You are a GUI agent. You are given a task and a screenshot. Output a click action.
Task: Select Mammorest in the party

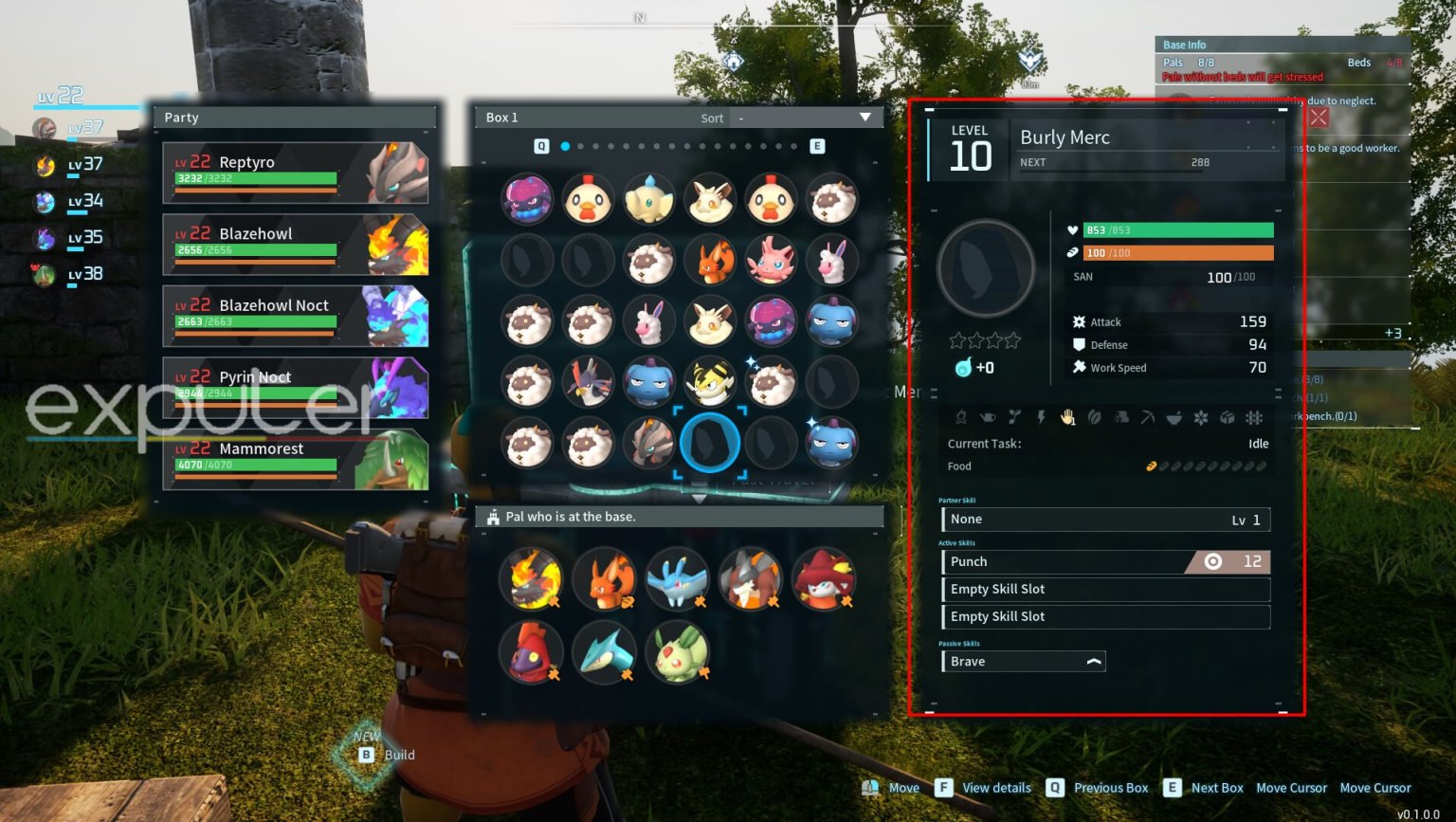point(295,459)
